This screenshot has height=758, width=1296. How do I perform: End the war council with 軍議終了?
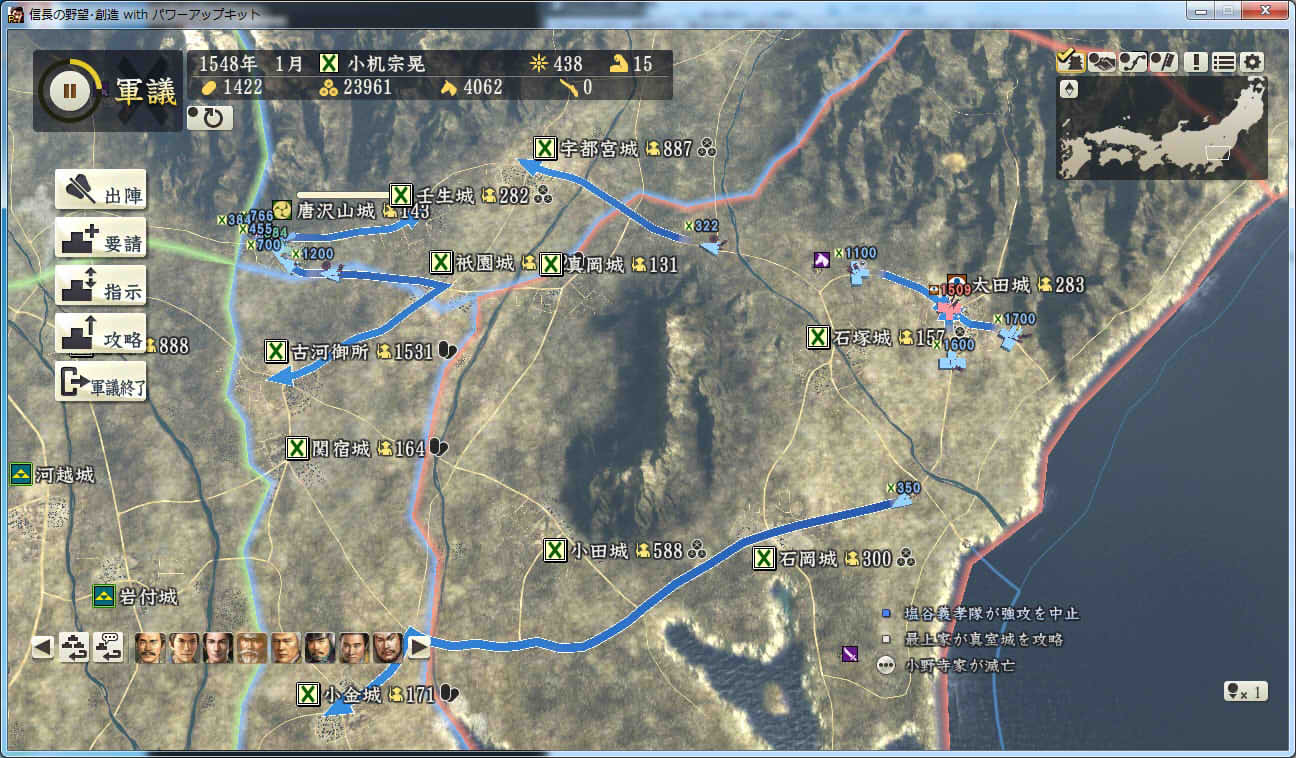point(100,382)
